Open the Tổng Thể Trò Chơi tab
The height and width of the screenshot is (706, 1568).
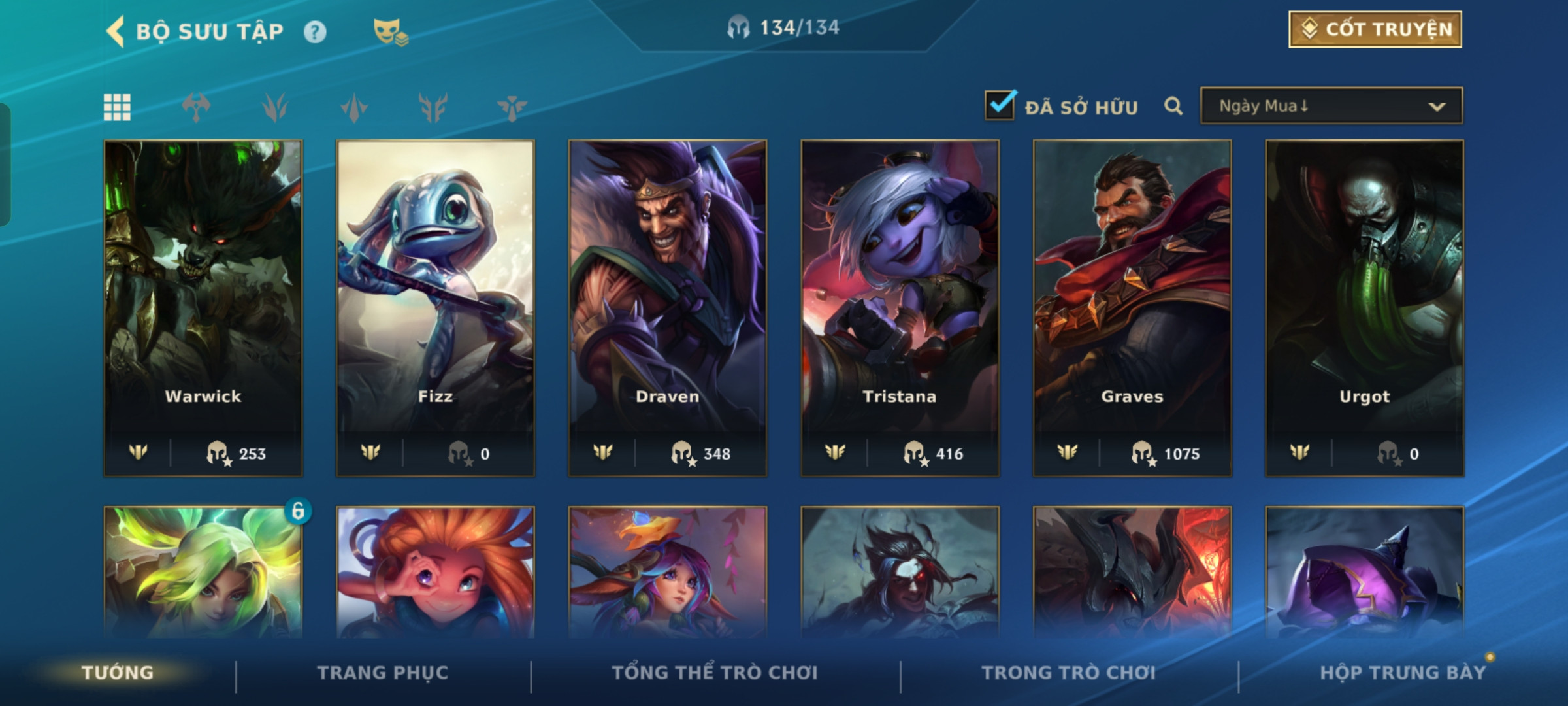pos(715,673)
